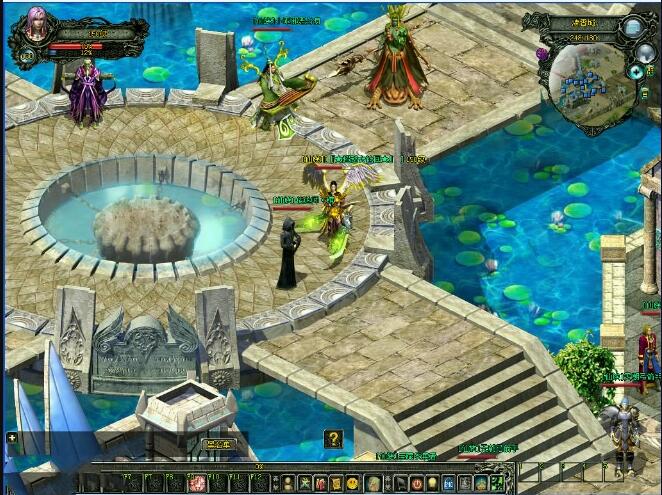This screenshot has height=495, width=662.
Task: Open the square map button above minimap
Action: (x=632, y=27)
